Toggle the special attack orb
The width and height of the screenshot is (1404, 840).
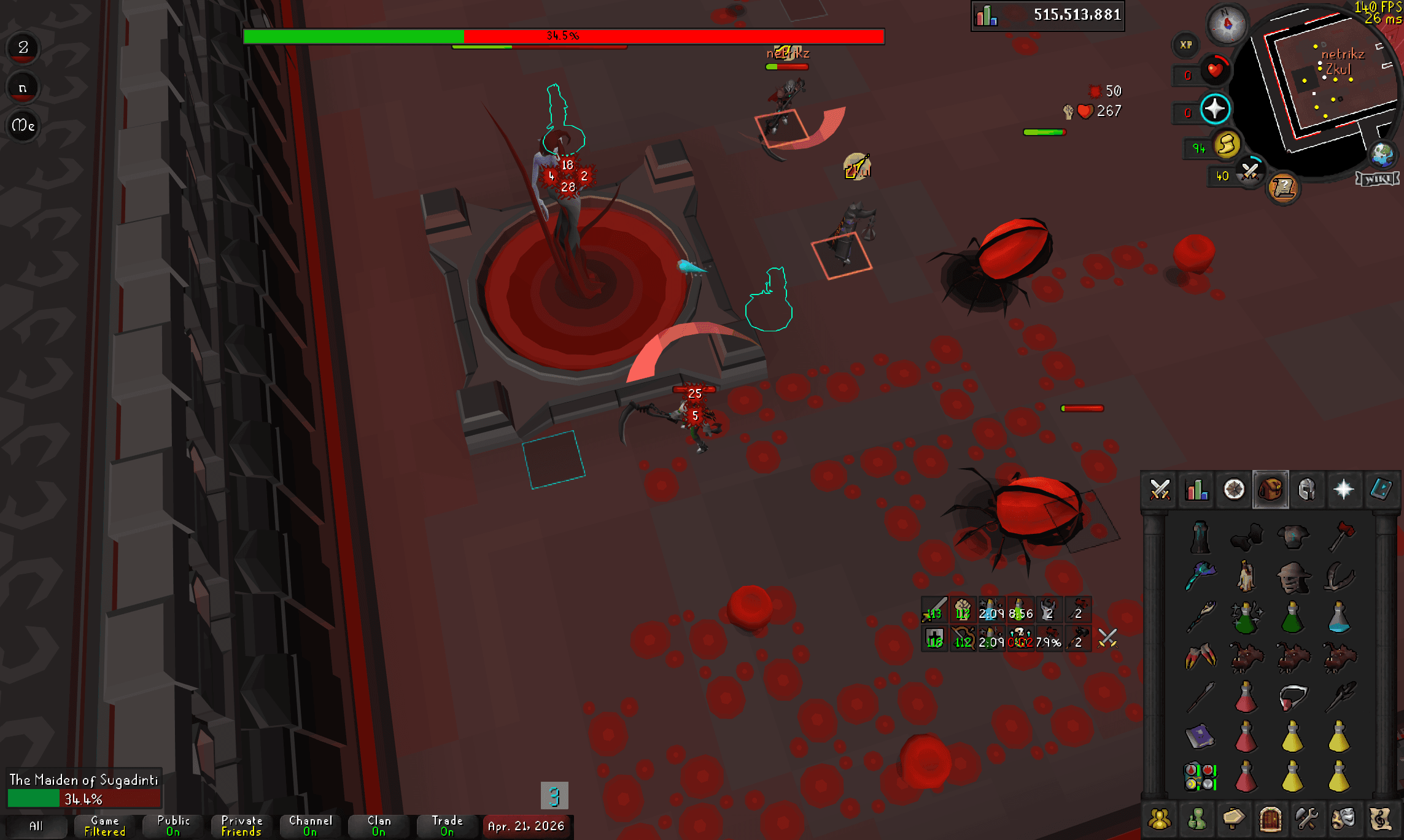[1249, 170]
